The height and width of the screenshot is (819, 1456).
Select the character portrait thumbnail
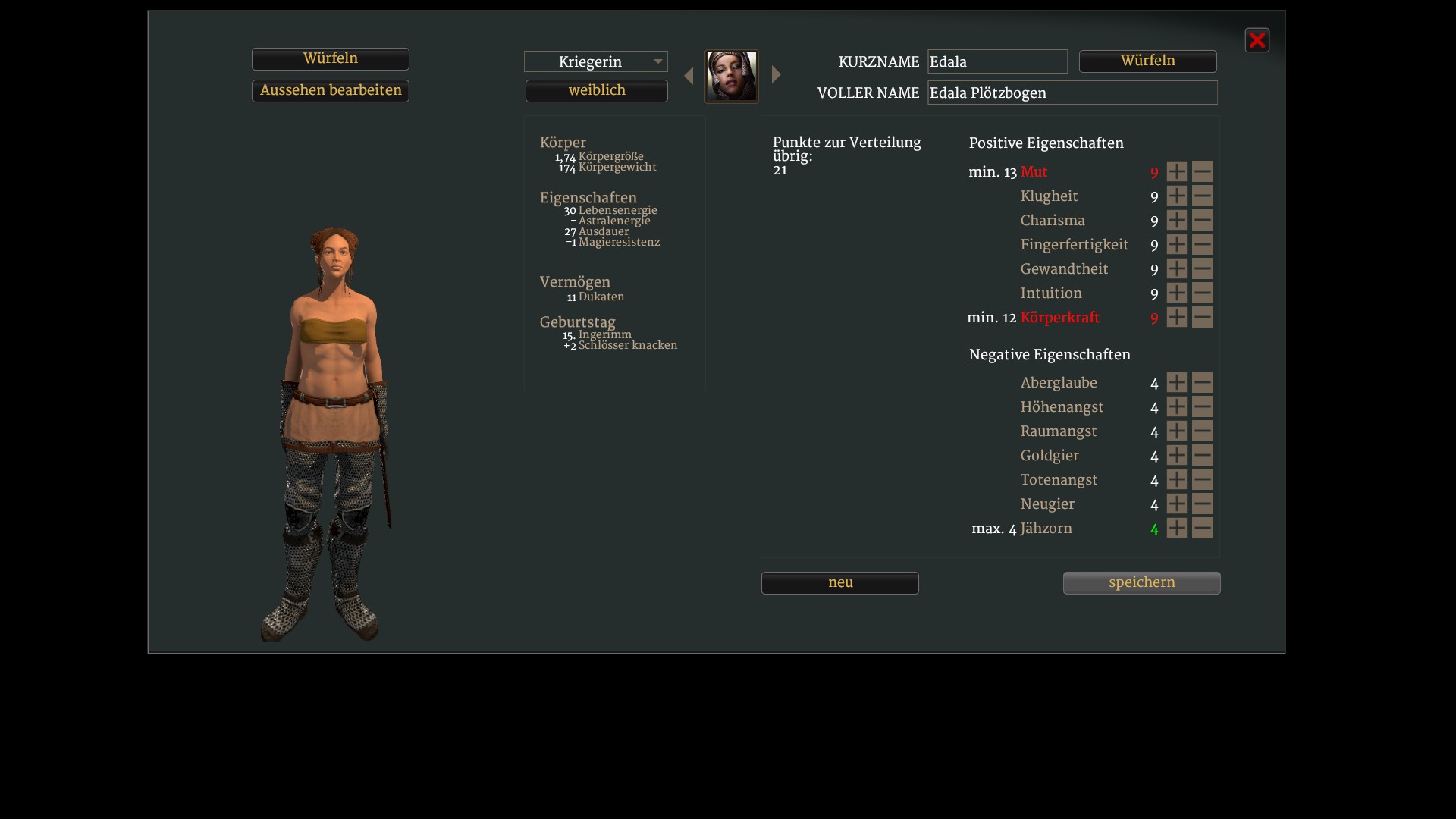[732, 77]
